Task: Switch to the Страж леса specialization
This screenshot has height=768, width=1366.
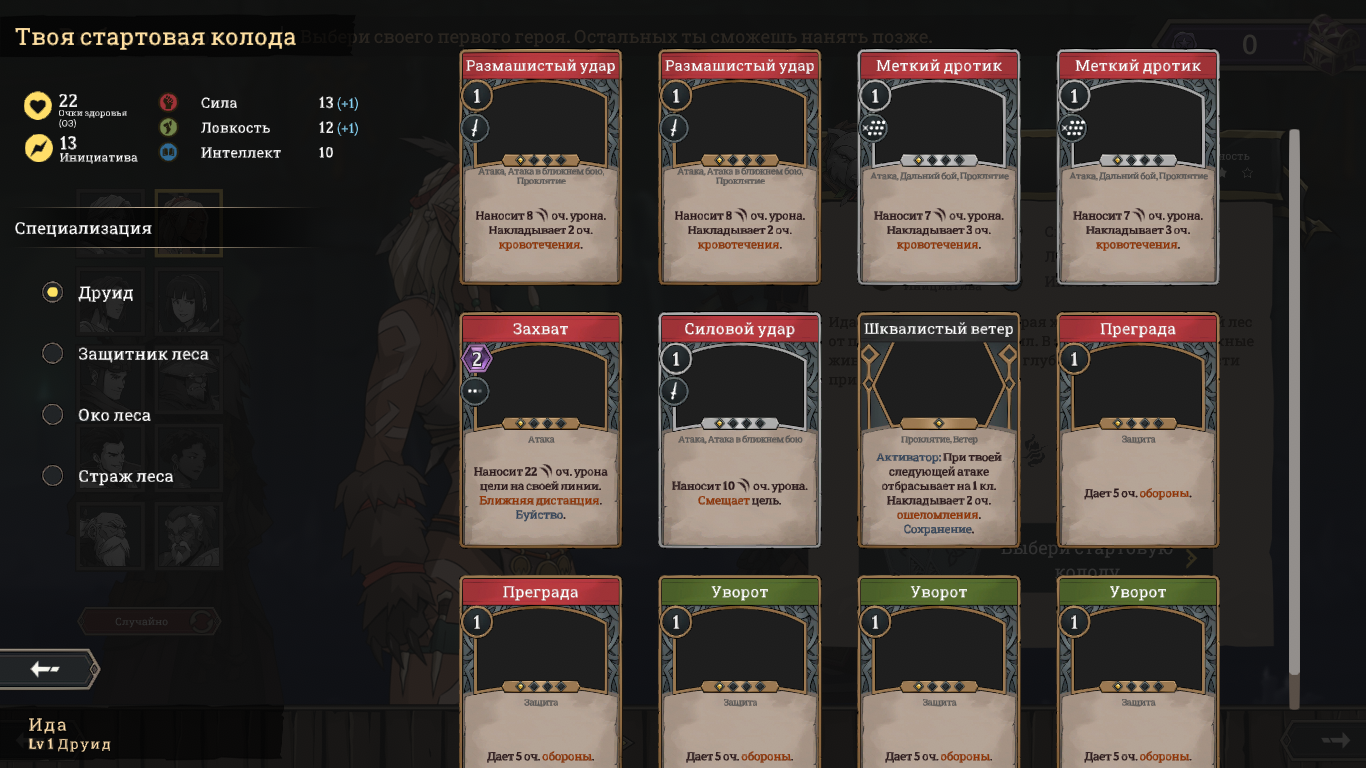Action: coord(53,476)
